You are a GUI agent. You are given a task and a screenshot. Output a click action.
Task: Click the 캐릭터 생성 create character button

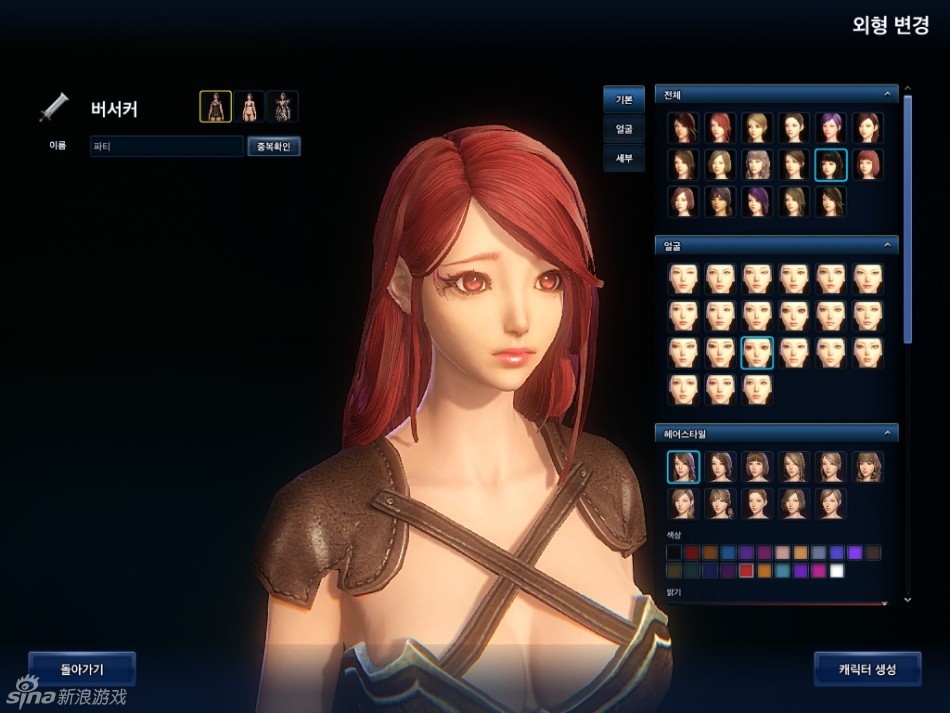(x=867, y=669)
